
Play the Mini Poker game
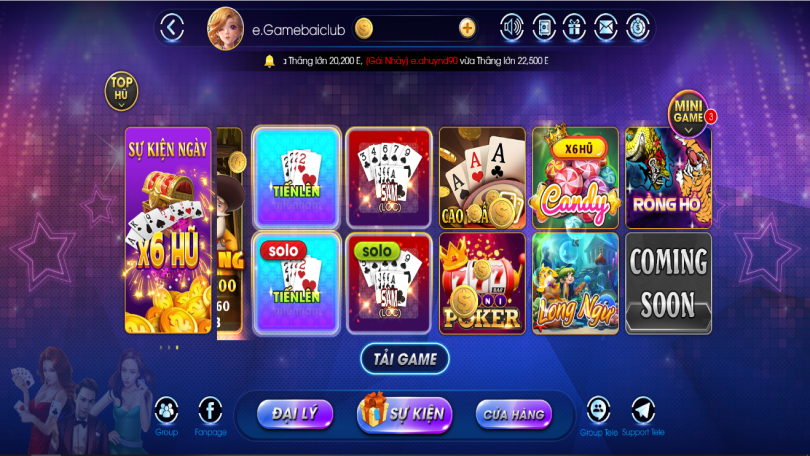482,282
